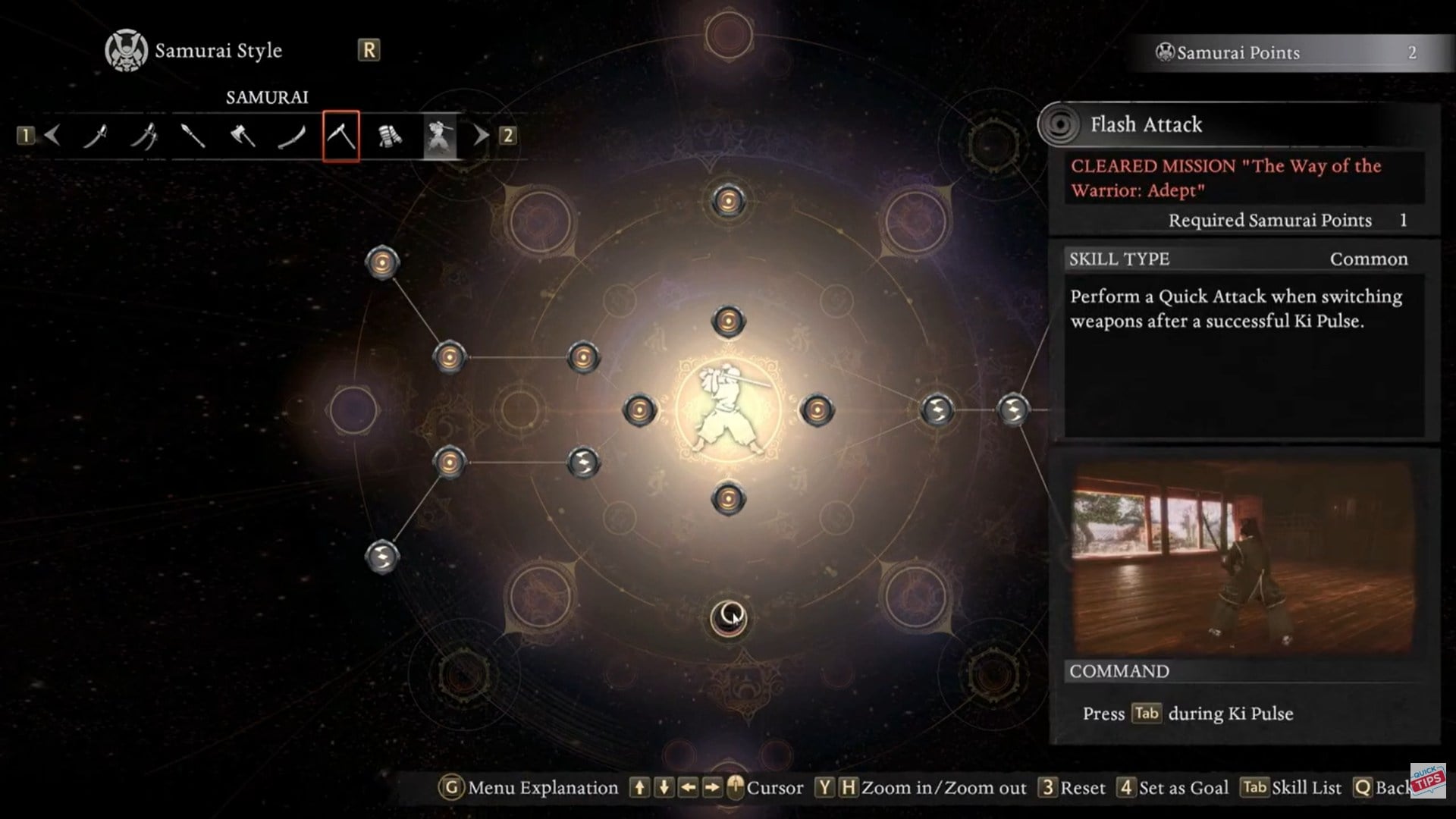This screenshot has height=819, width=1456.
Task: Select the highlighted samurai figure tab
Action: click(x=440, y=136)
